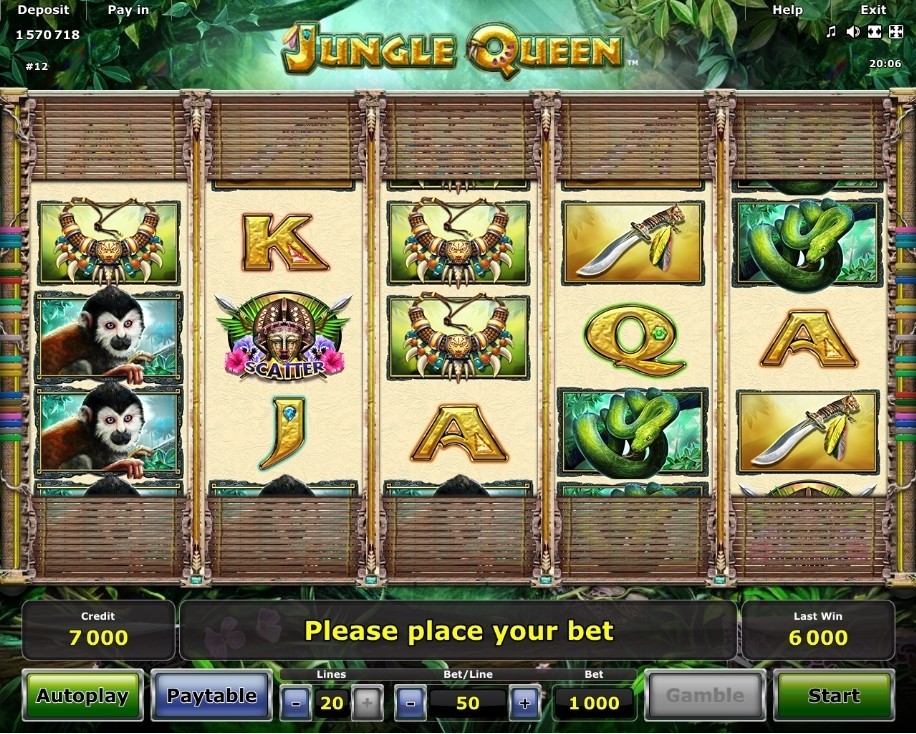Viewport: 916px width, 734px height.
Task: Start the spin with the Start button
Action: (833, 695)
